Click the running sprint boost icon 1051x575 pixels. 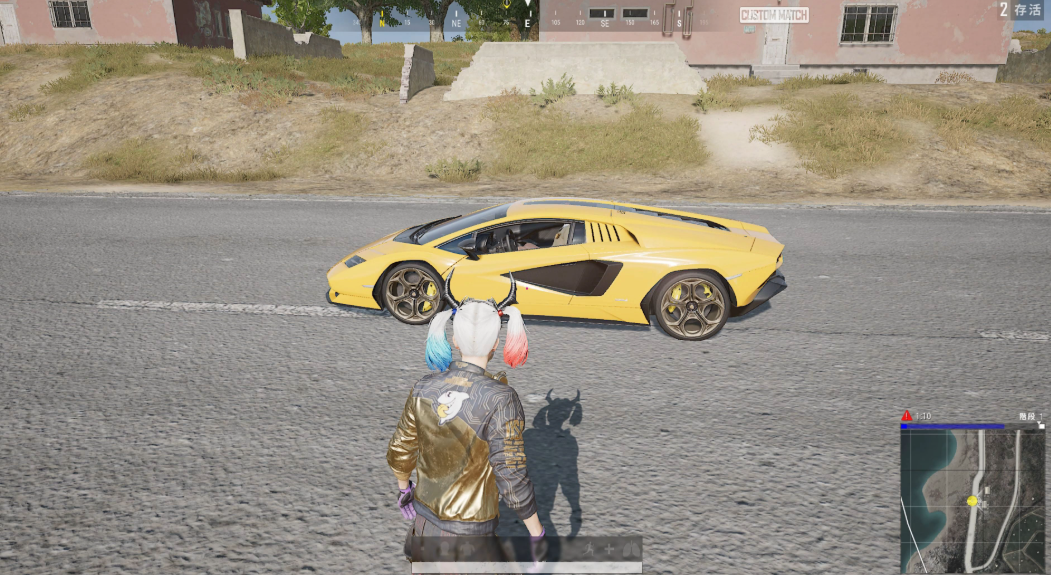point(590,549)
